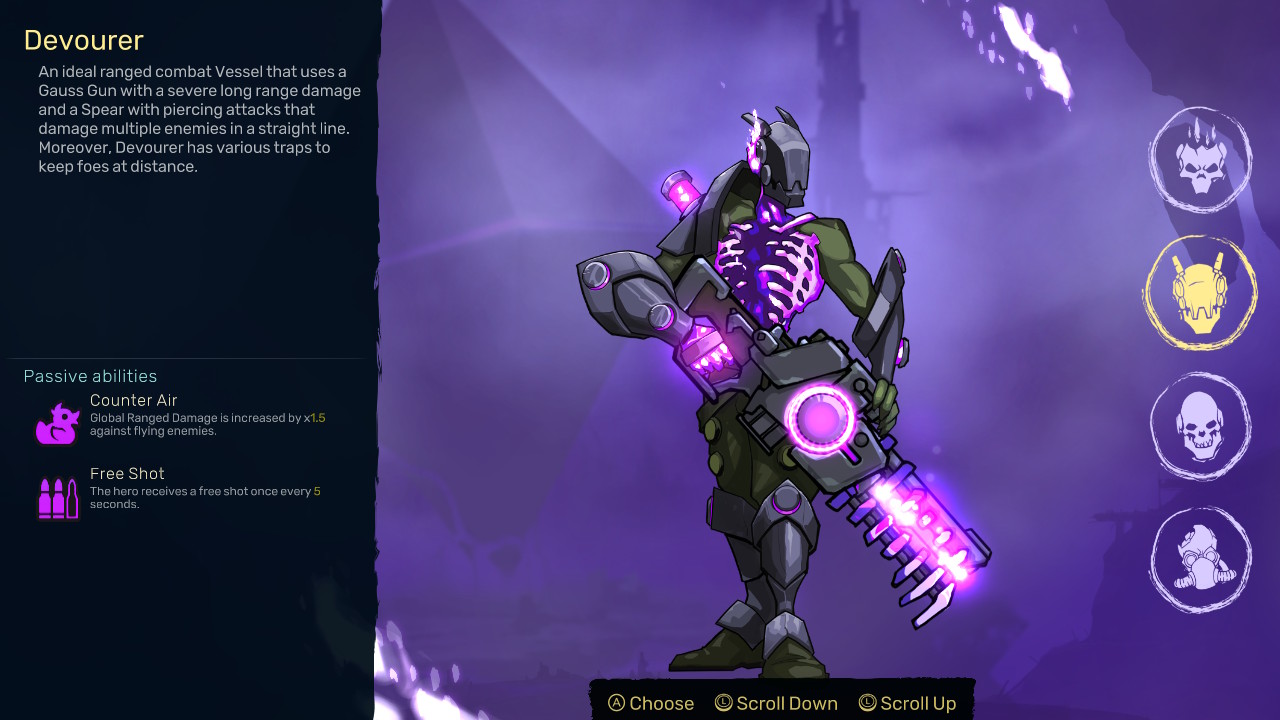Inspect the Free Shot bullets icon

(x=57, y=497)
